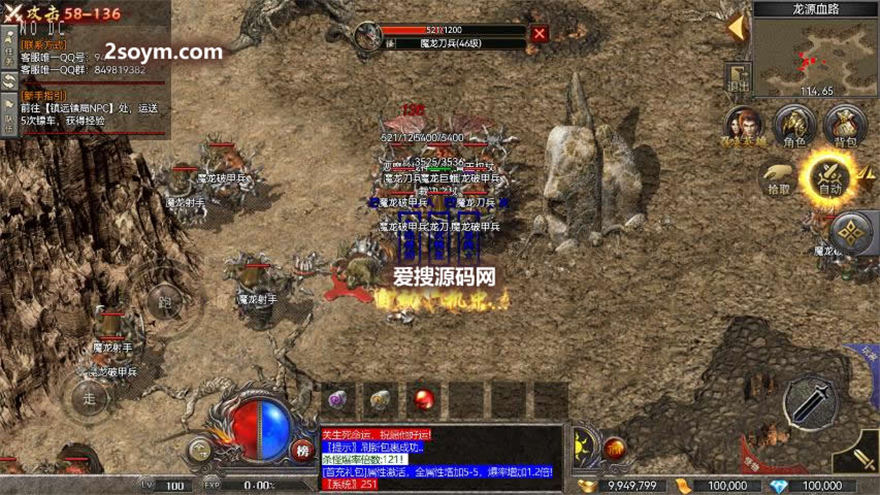Activate the four-point diamond skill button
The height and width of the screenshot is (495, 880).
pyautogui.click(x=852, y=234)
